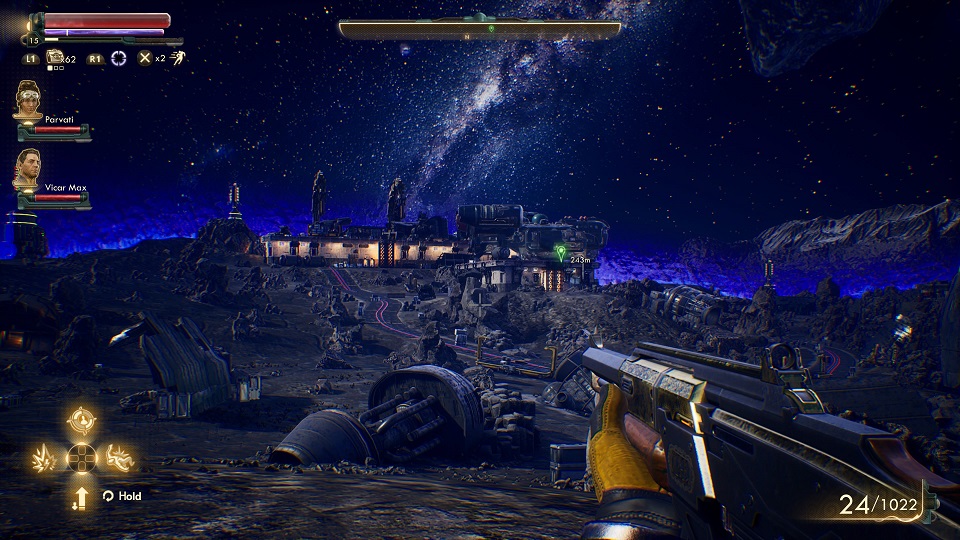This screenshot has height=540, width=960.
Task: Trigger the left companion explosion ability icon
Action: pos(46,458)
